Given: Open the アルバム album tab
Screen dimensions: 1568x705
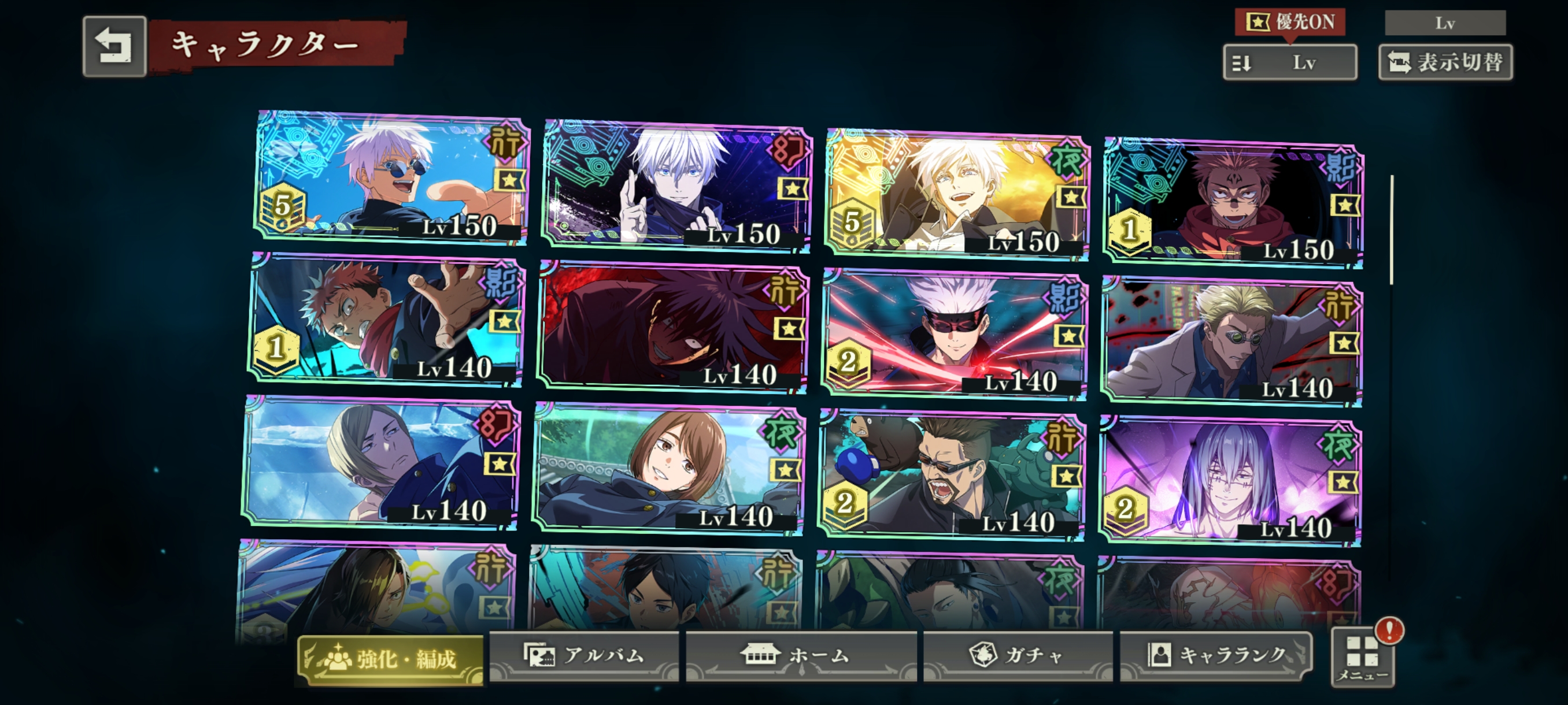Looking at the screenshot, I should (x=584, y=655).
